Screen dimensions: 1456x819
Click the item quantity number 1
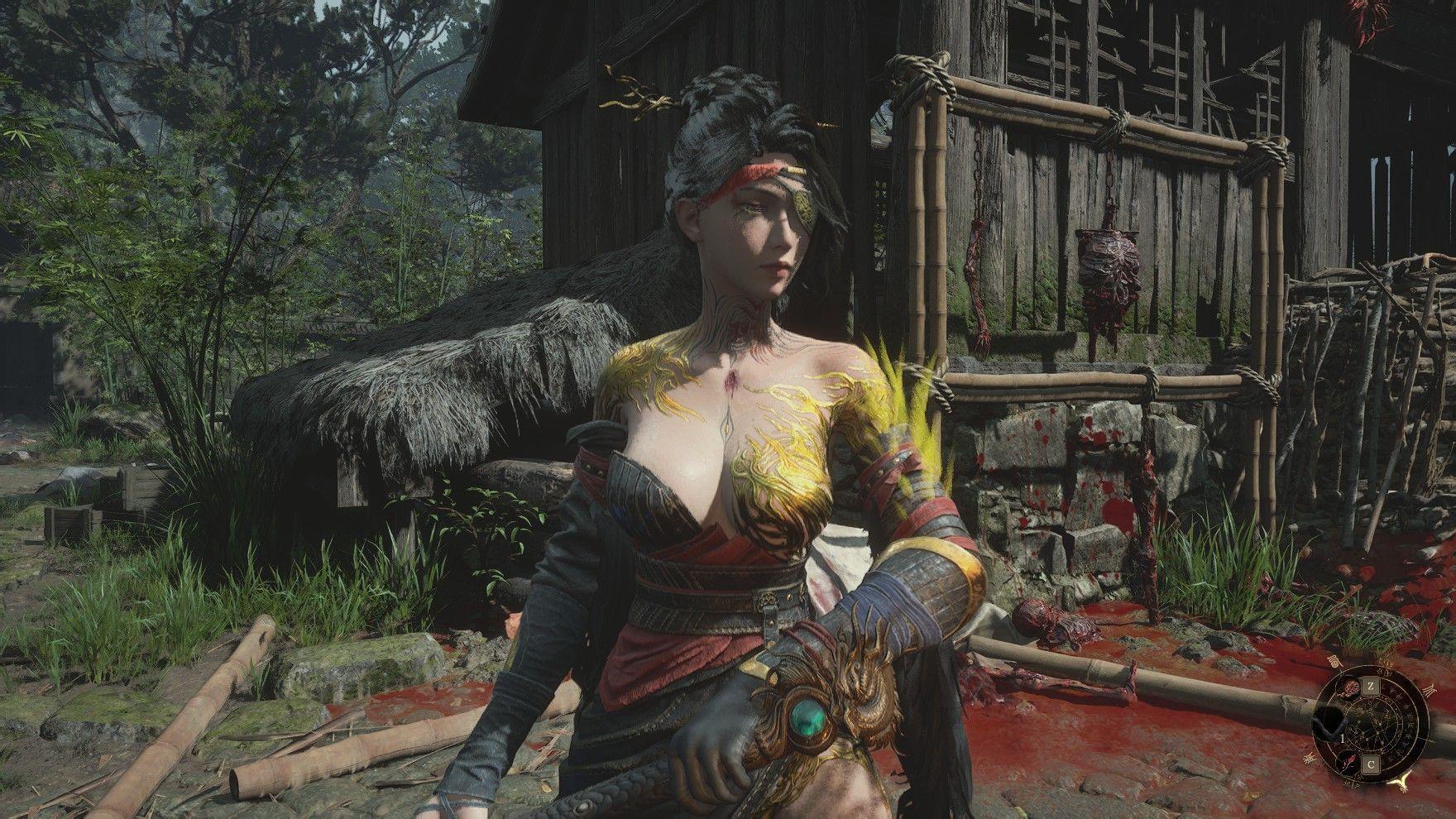click(x=1343, y=740)
